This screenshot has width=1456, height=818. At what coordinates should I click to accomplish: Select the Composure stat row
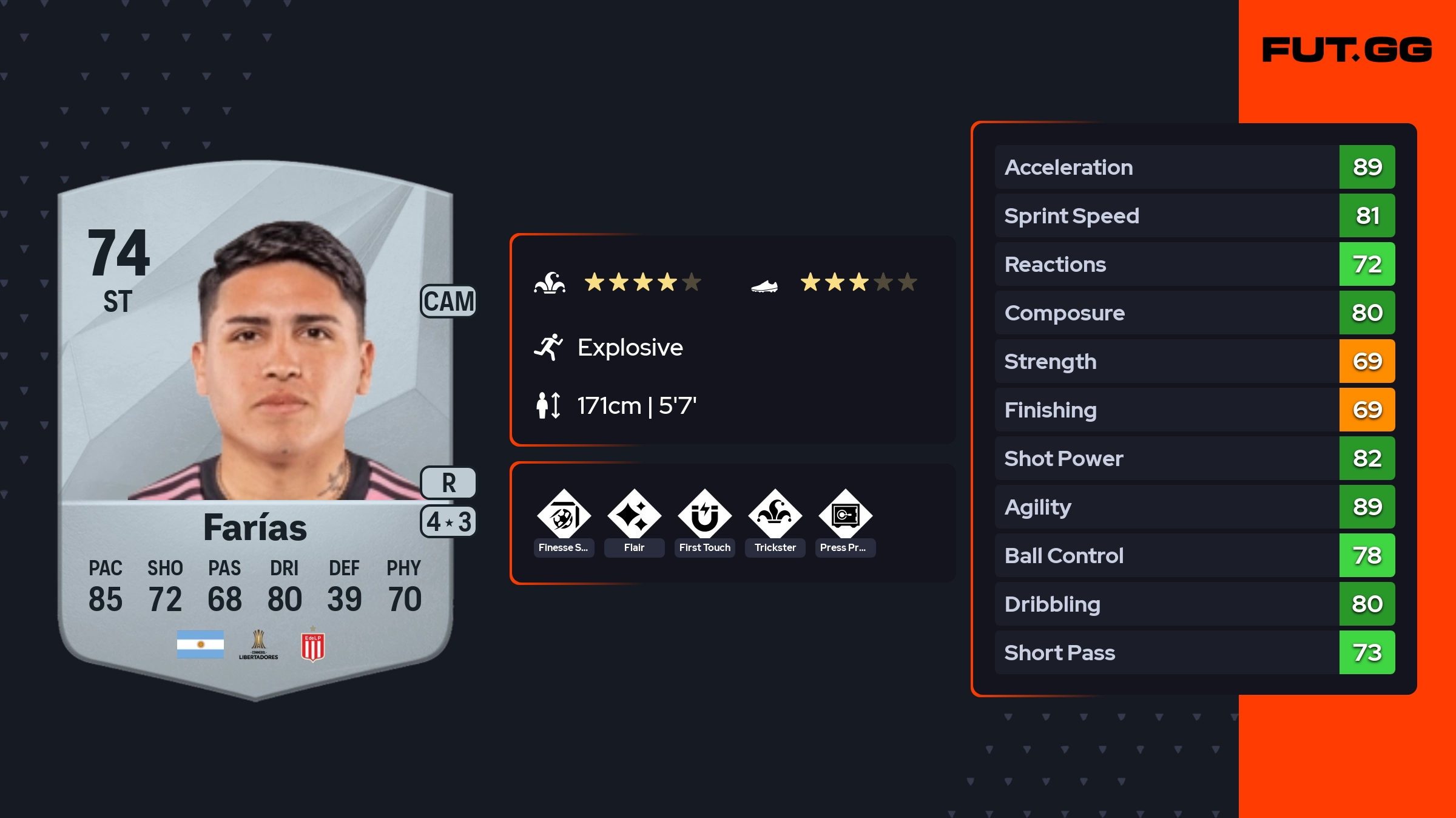[1194, 313]
